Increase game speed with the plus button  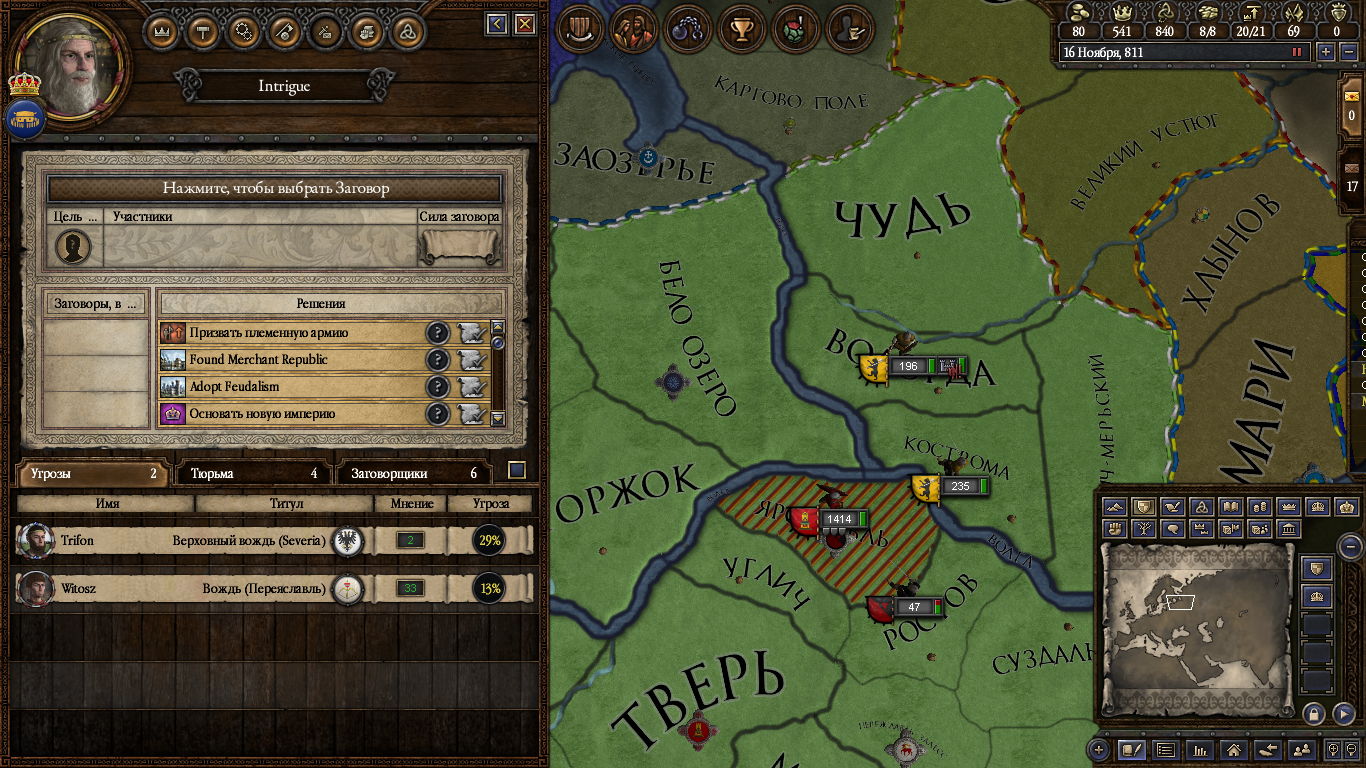click(x=1326, y=52)
